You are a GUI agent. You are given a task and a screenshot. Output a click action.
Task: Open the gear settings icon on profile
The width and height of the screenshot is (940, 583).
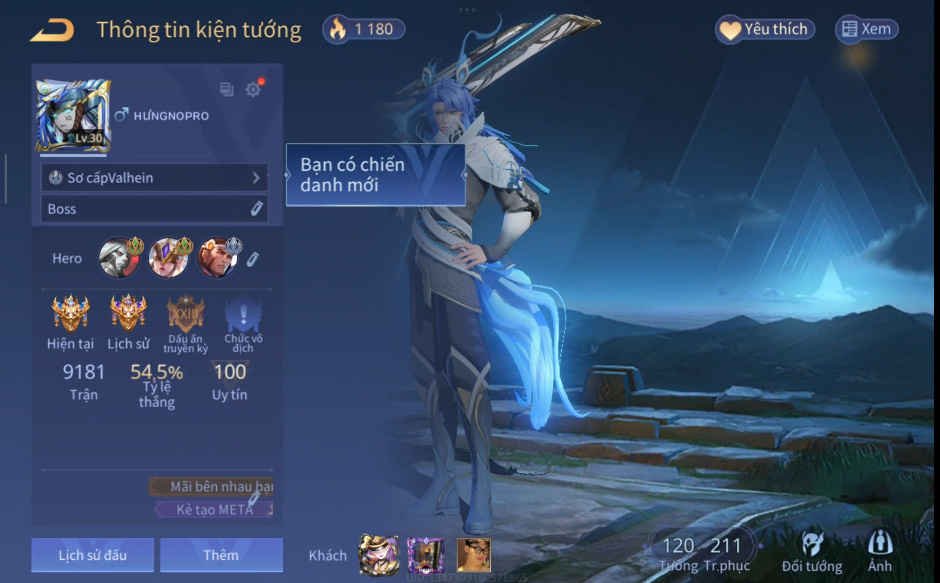(253, 90)
